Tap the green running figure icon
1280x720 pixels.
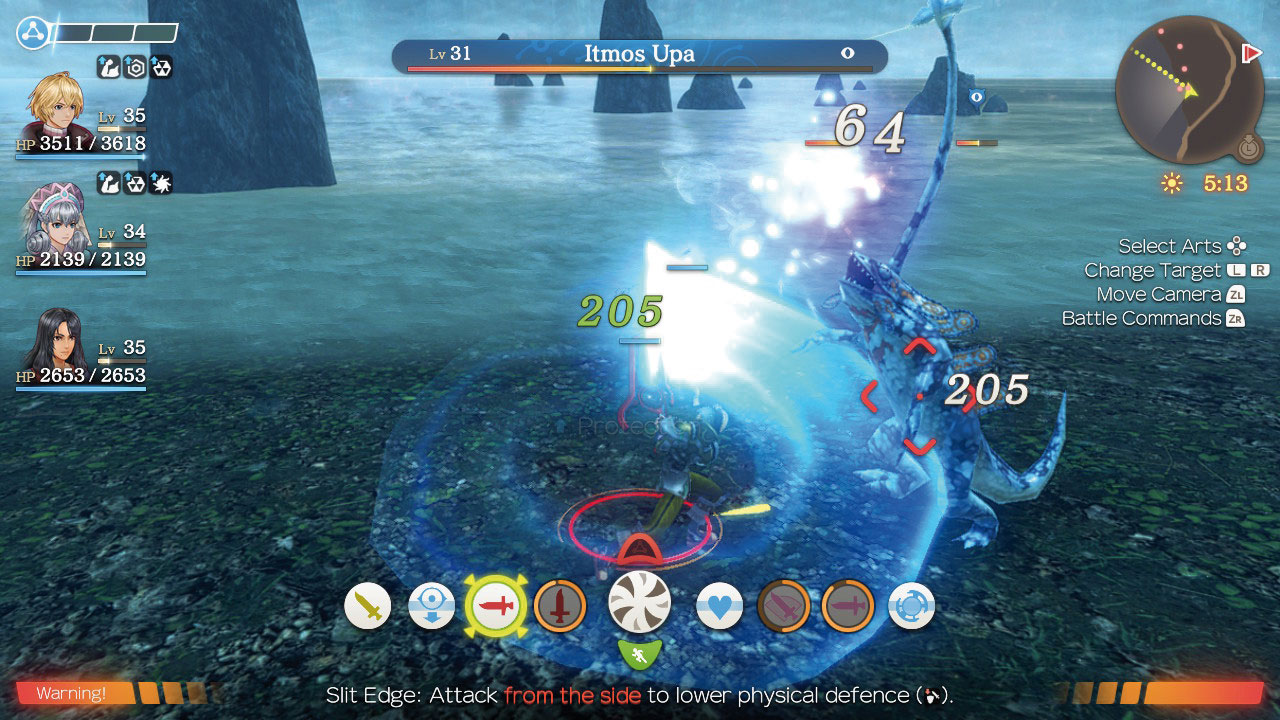pyautogui.click(x=640, y=656)
